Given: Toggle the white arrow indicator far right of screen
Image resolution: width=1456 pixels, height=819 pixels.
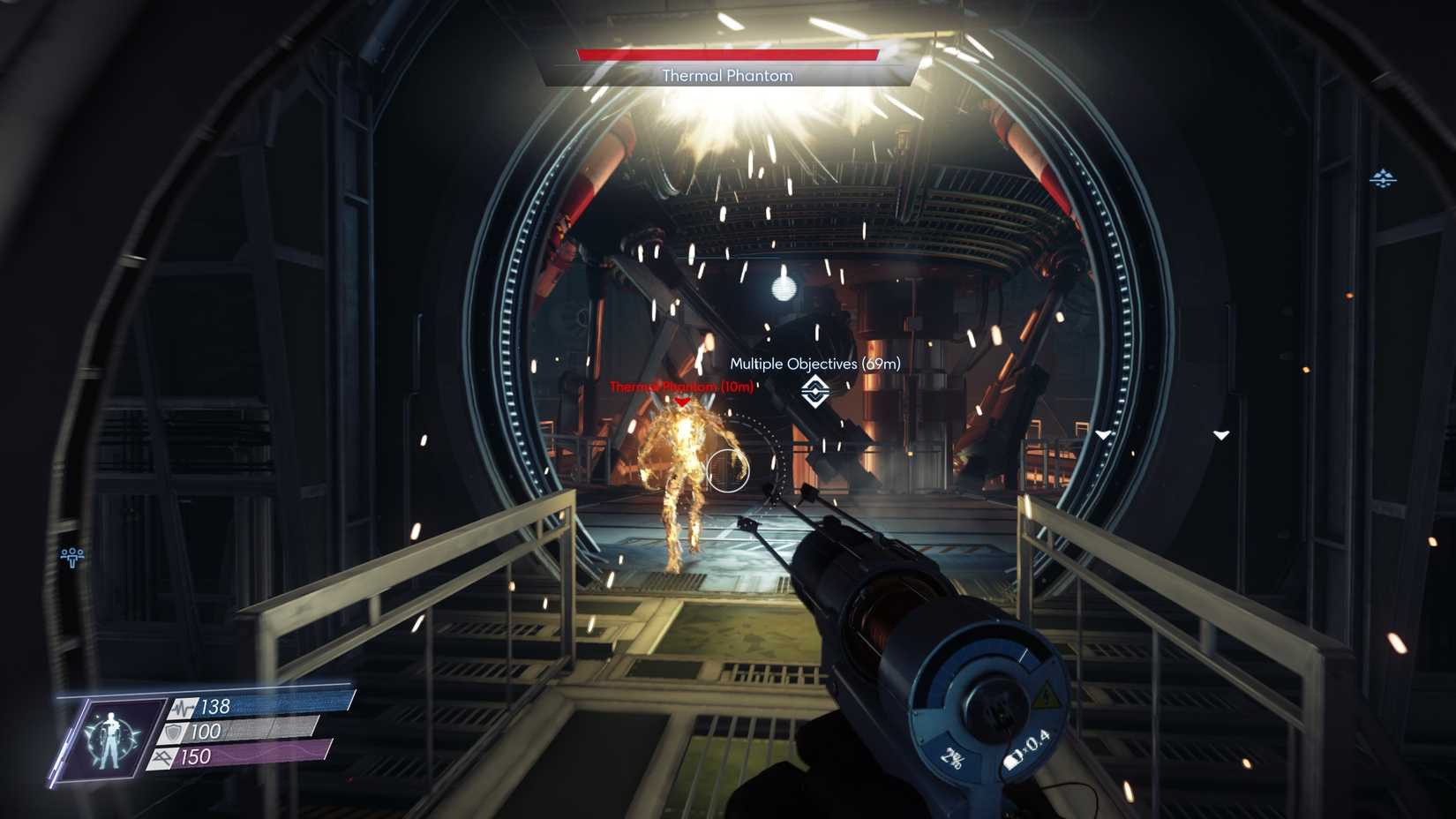Looking at the screenshot, I should [x=1222, y=434].
